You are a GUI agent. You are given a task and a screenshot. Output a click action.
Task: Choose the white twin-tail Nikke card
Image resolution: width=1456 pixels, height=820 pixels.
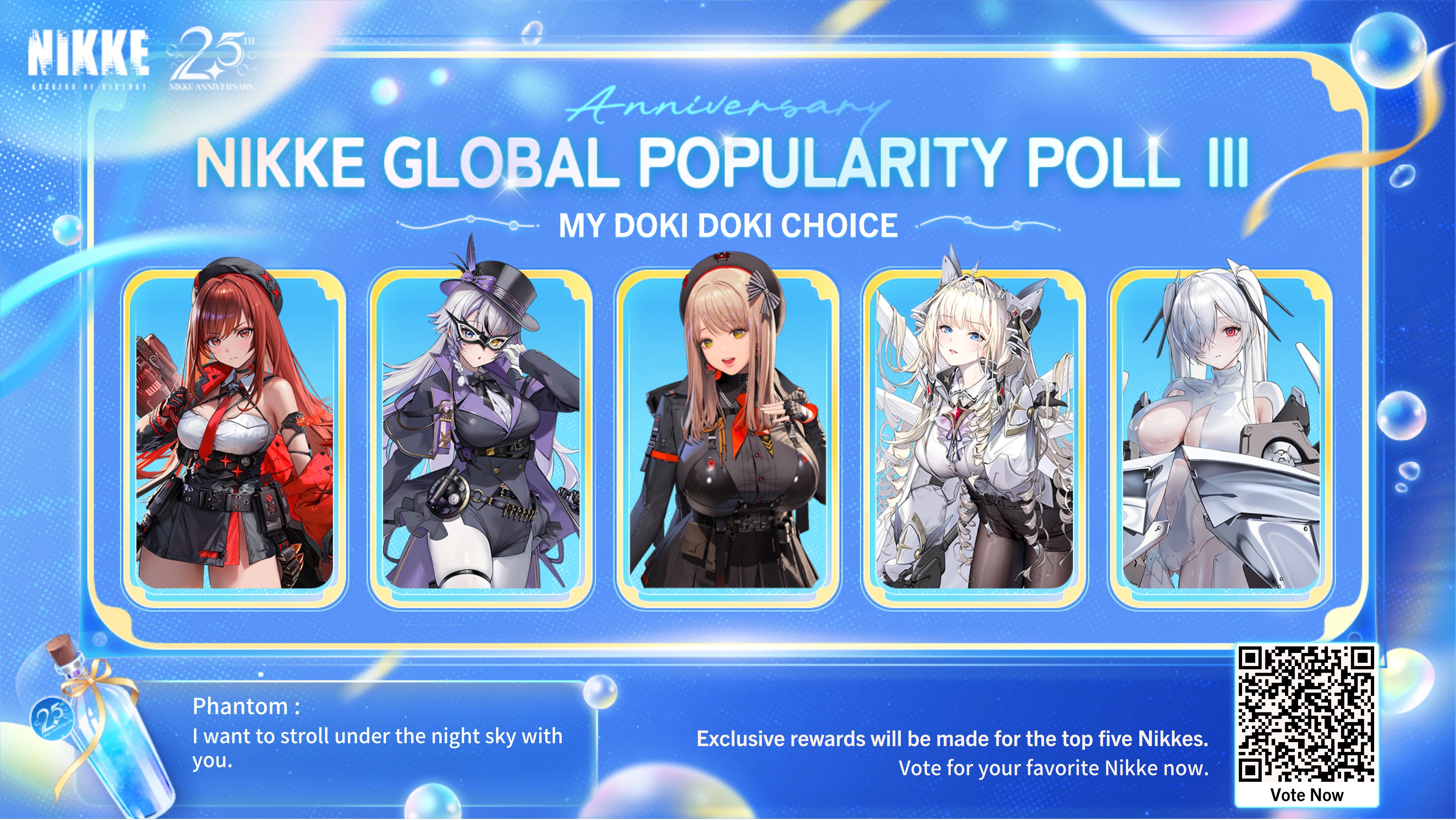[x=1221, y=435]
